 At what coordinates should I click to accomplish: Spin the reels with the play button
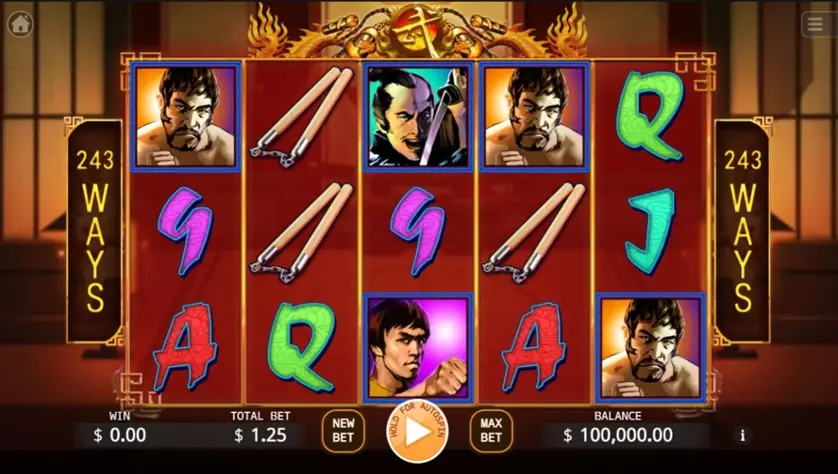click(418, 431)
